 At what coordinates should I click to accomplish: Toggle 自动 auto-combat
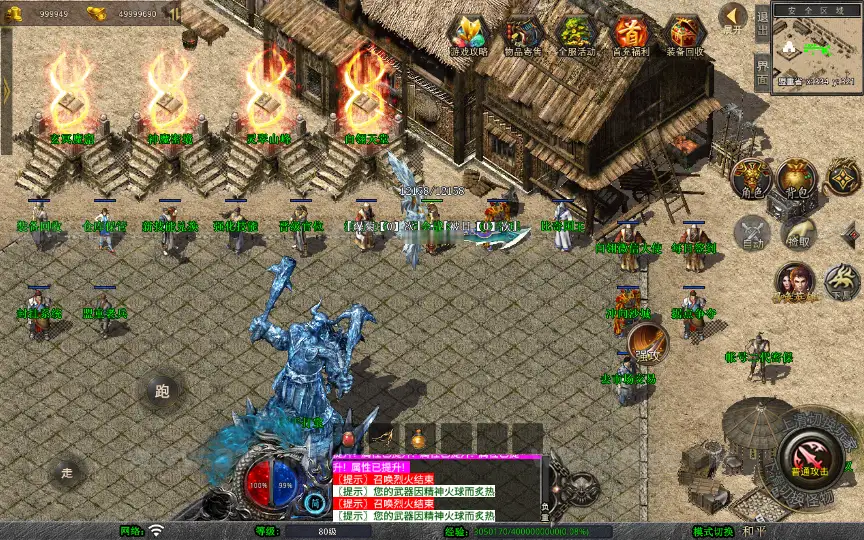751,233
